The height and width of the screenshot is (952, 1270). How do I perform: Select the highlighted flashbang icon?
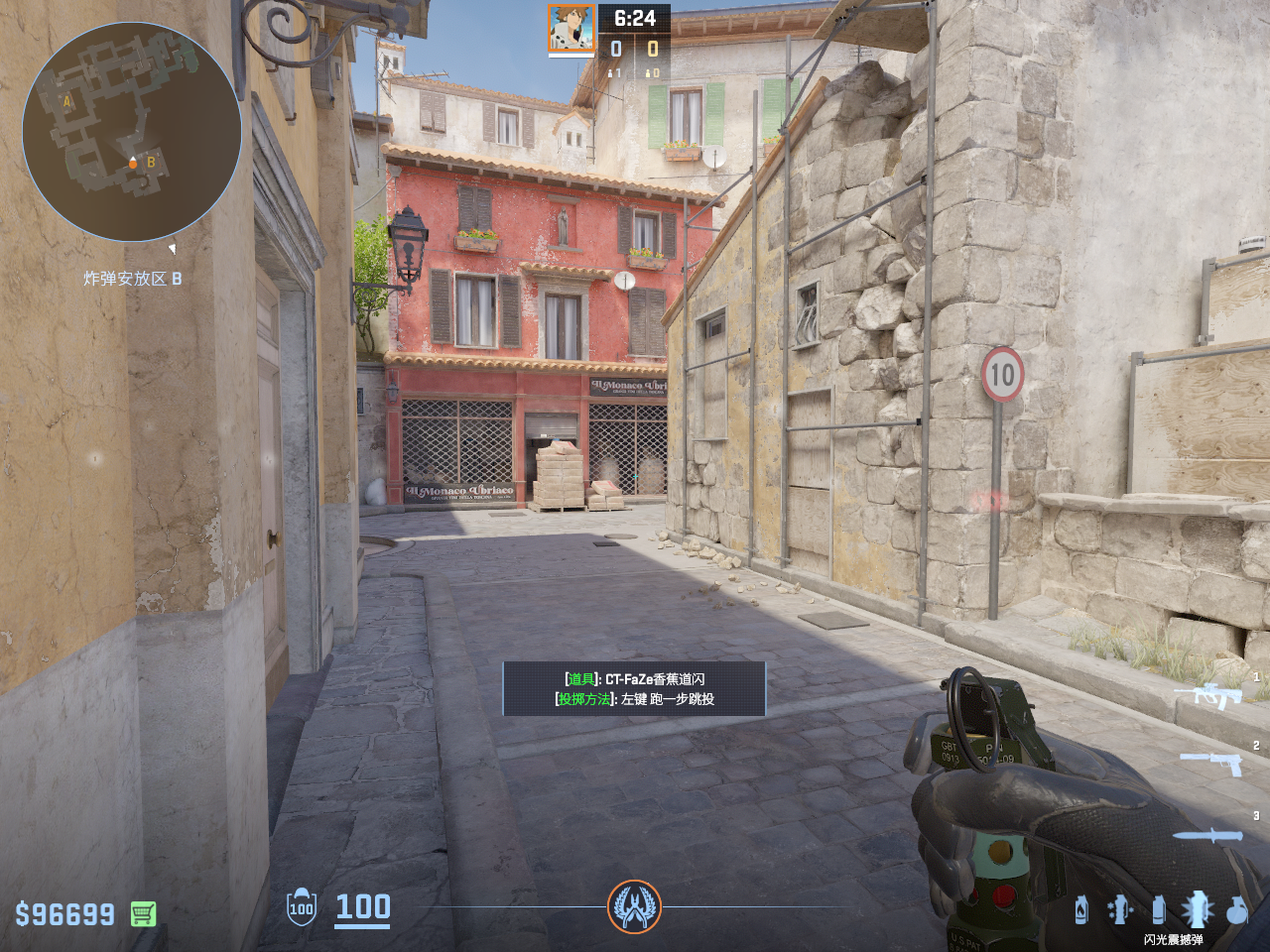tap(1197, 908)
